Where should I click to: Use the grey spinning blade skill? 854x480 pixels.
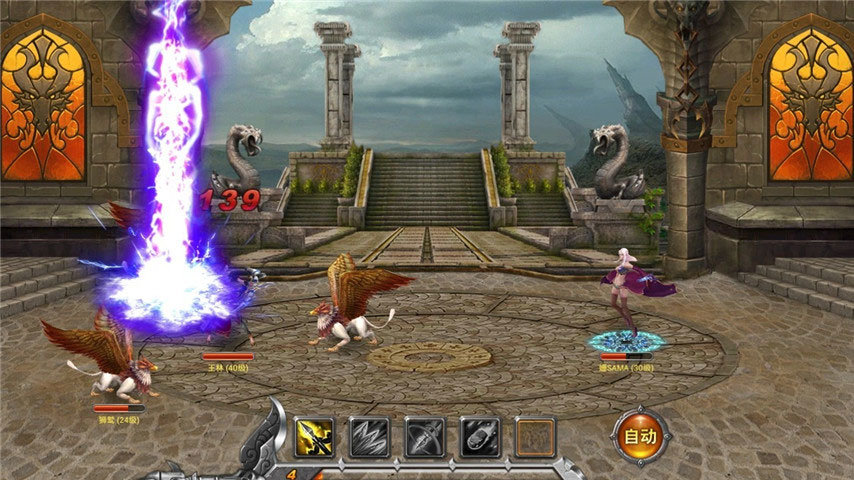[x=424, y=437]
